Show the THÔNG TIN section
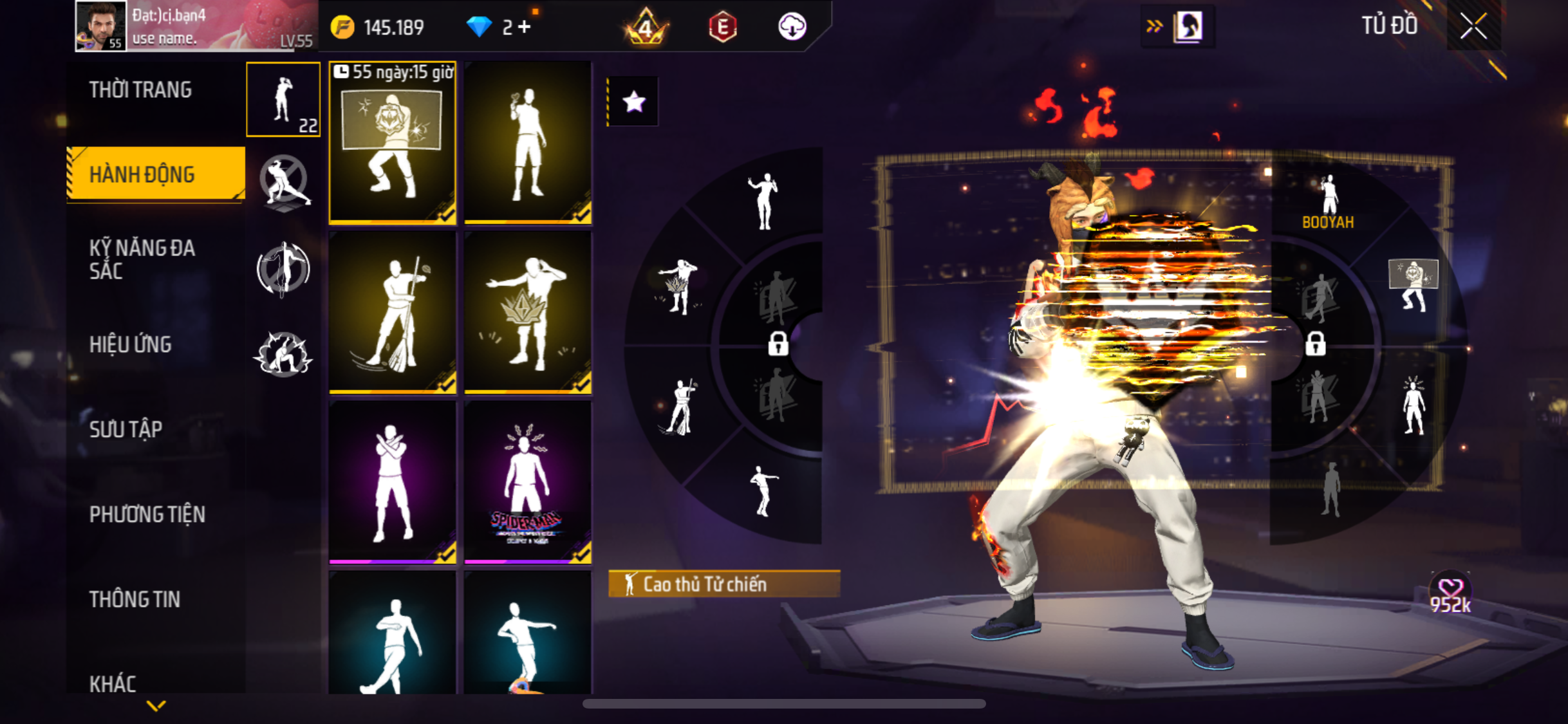Image resolution: width=1568 pixels, height=724 pixels. pyautogui.click(x=135, y=599)
